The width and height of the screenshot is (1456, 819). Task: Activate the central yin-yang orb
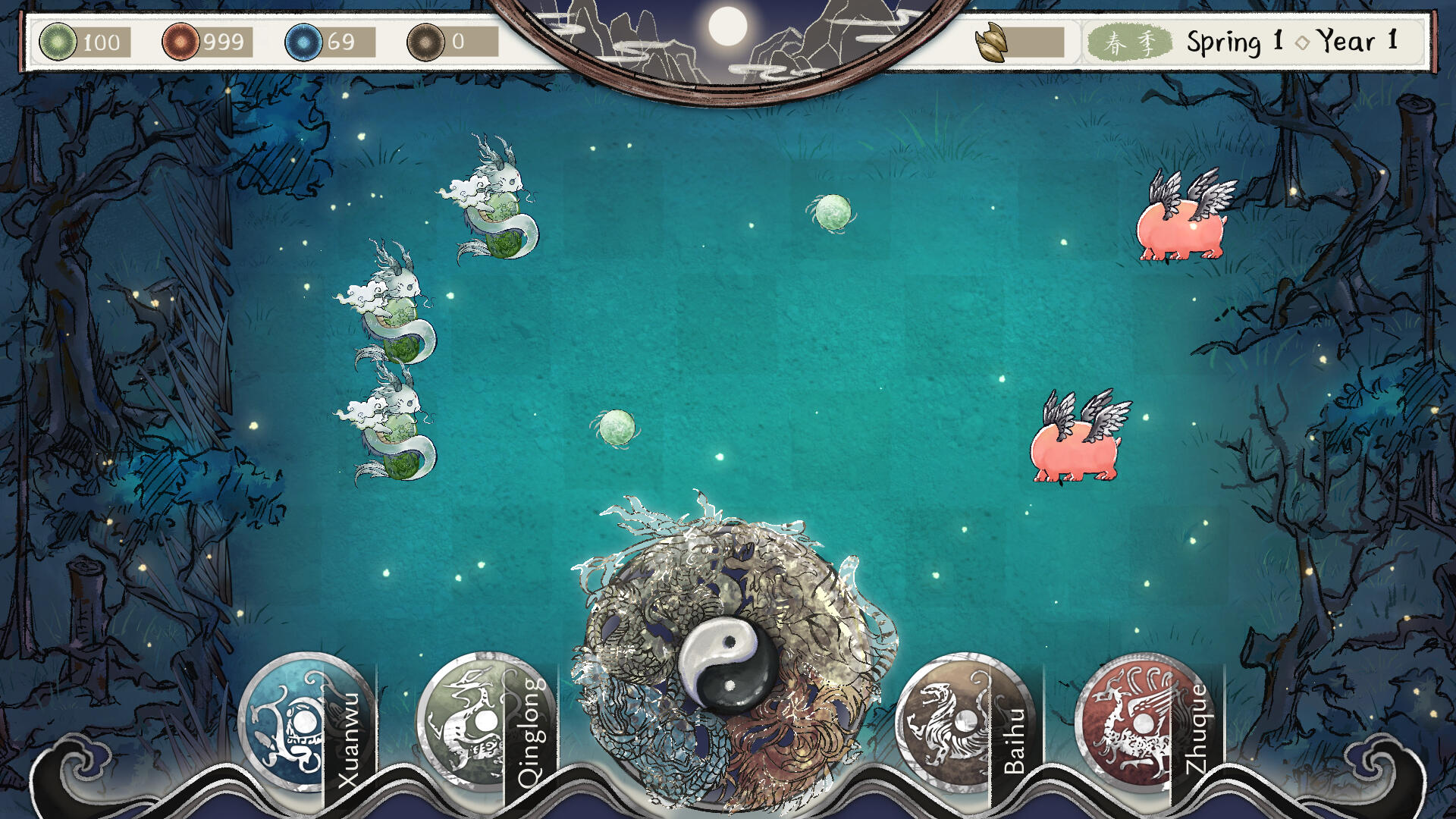726,662
